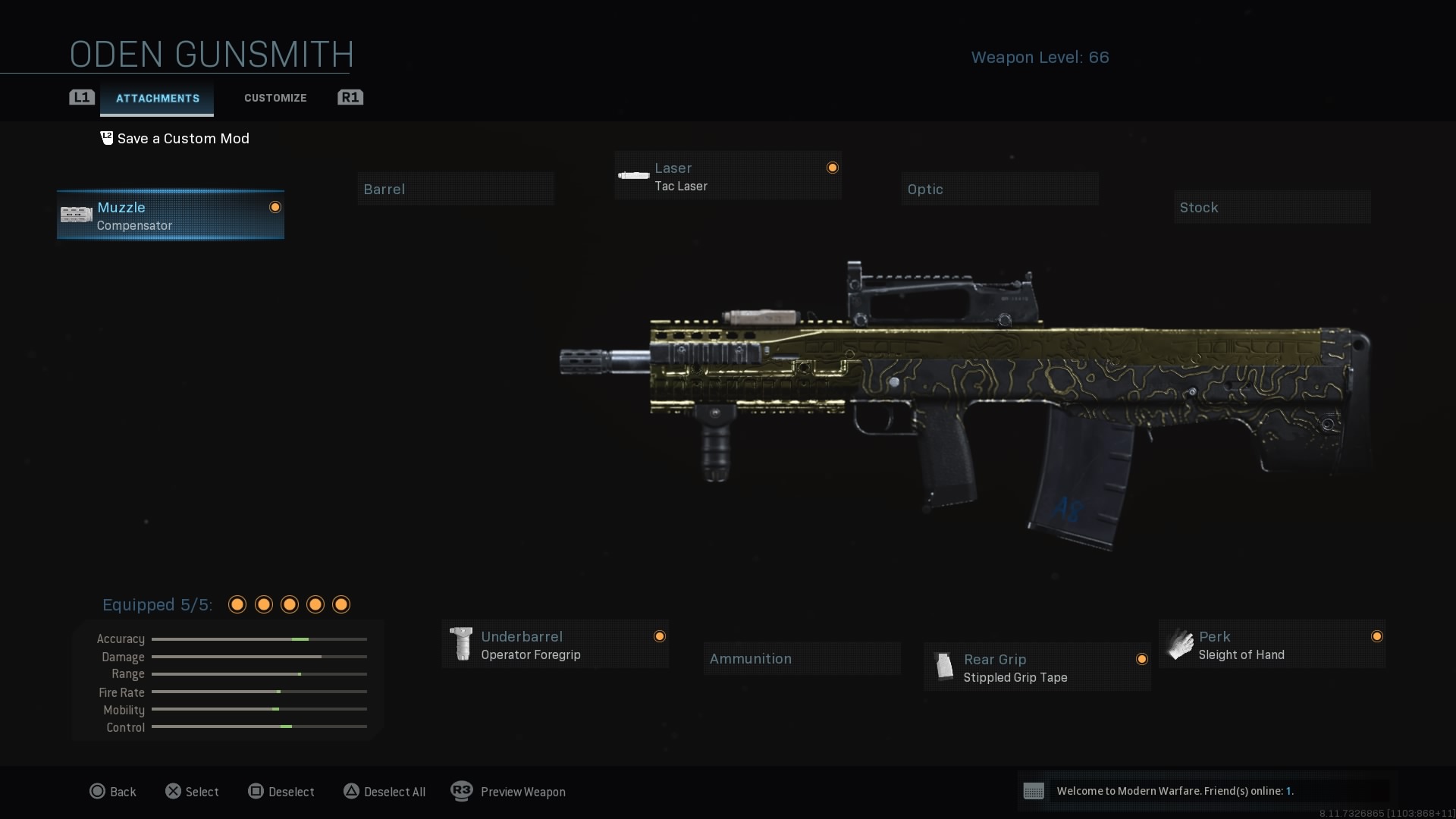Toggle the orange dot on the Perk slot
Screen dimensions: 1456x819
[1378, 636]
